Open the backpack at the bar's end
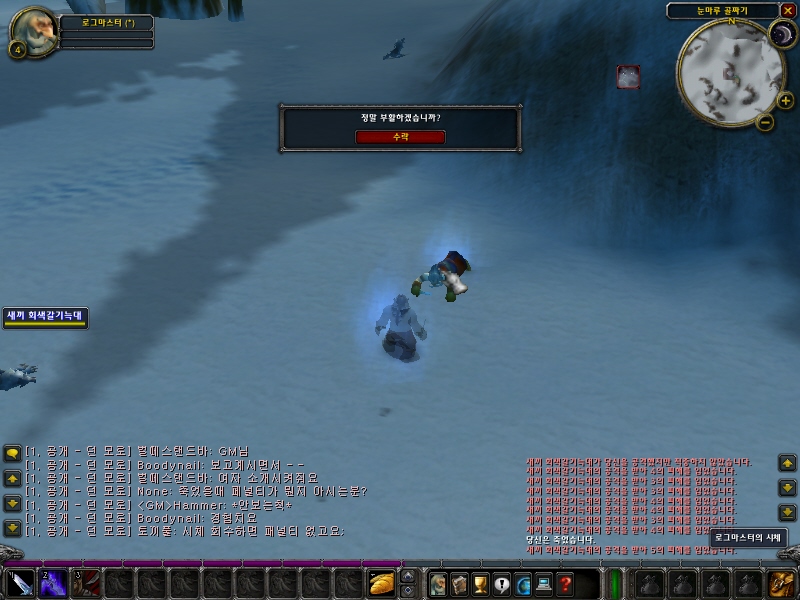800x600 pixels. [x=780, y=582]
